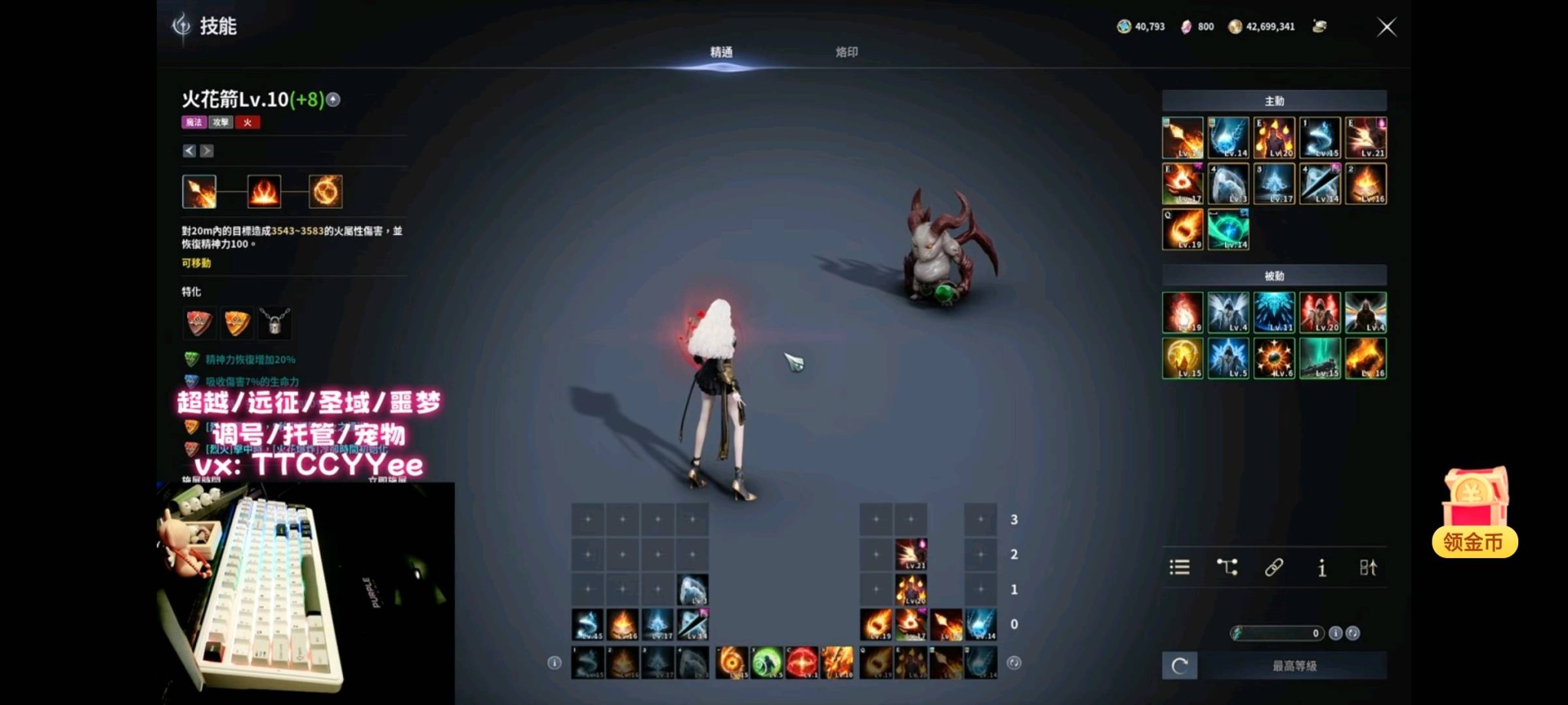Select the flame skill stage icon
This screenshot has height=705, width=1568.
[x=264, y=191]
